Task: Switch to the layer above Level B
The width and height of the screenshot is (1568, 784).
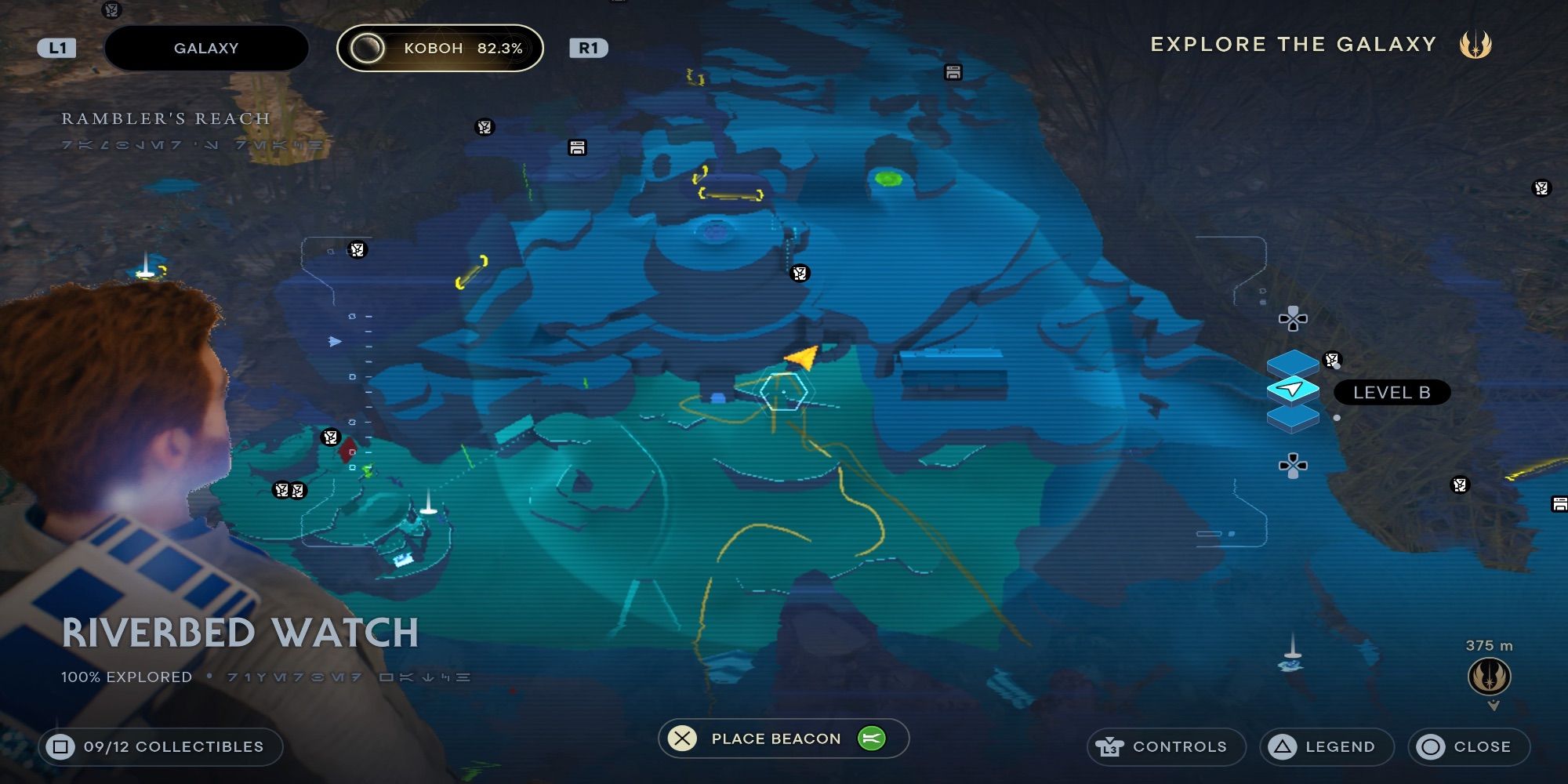Action: tap(1292, 362)
